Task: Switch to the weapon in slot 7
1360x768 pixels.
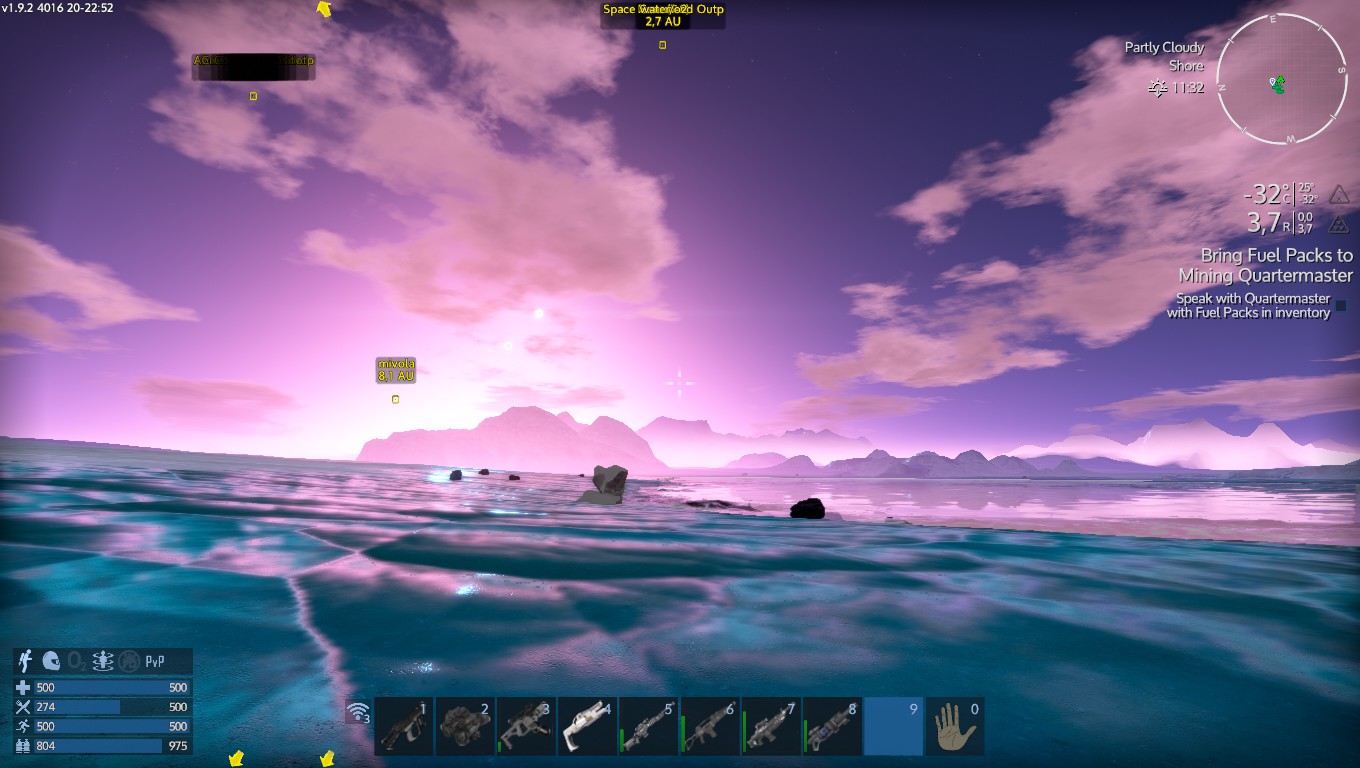Action: pos(770,726)
